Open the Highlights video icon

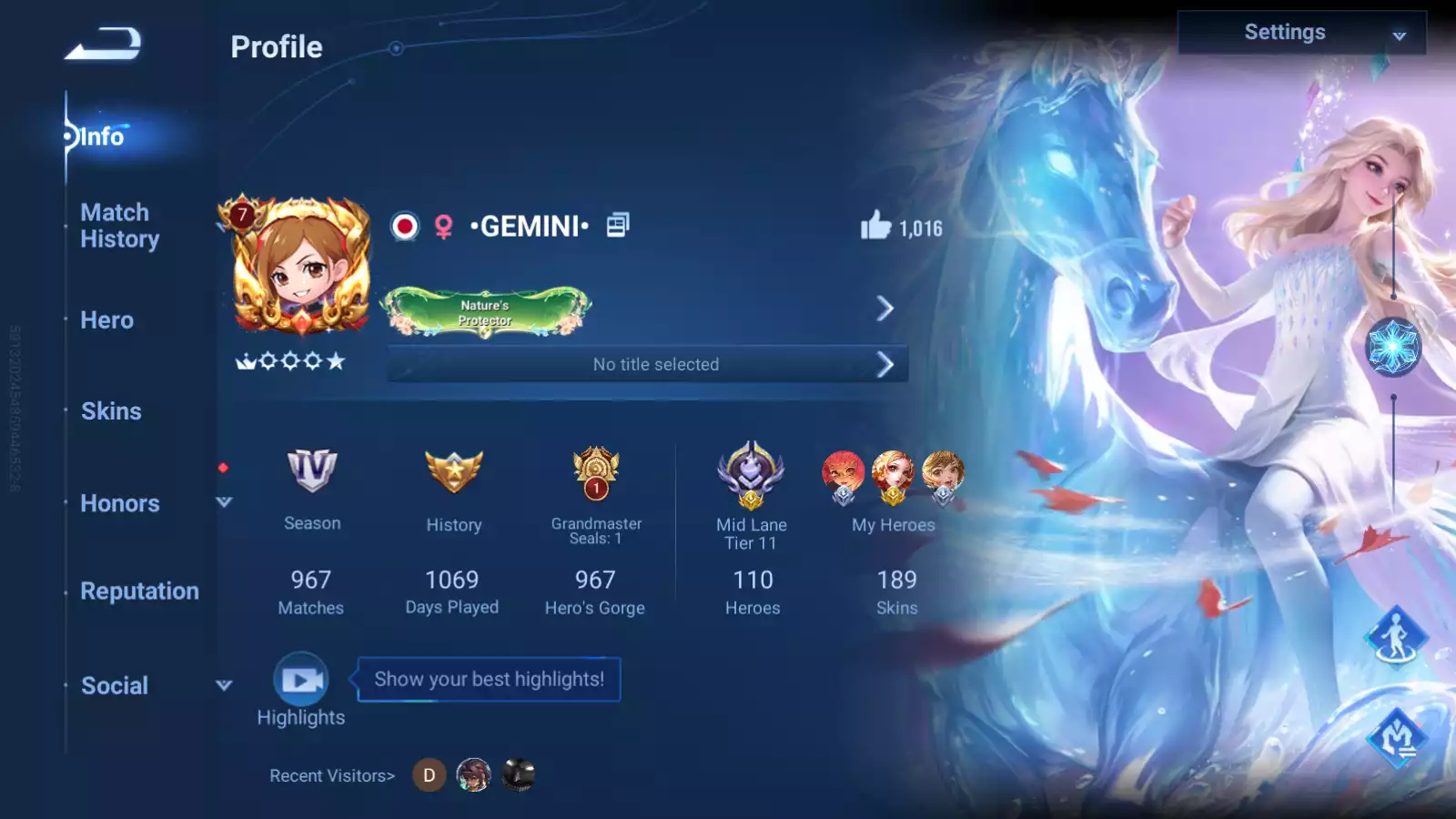301,680
